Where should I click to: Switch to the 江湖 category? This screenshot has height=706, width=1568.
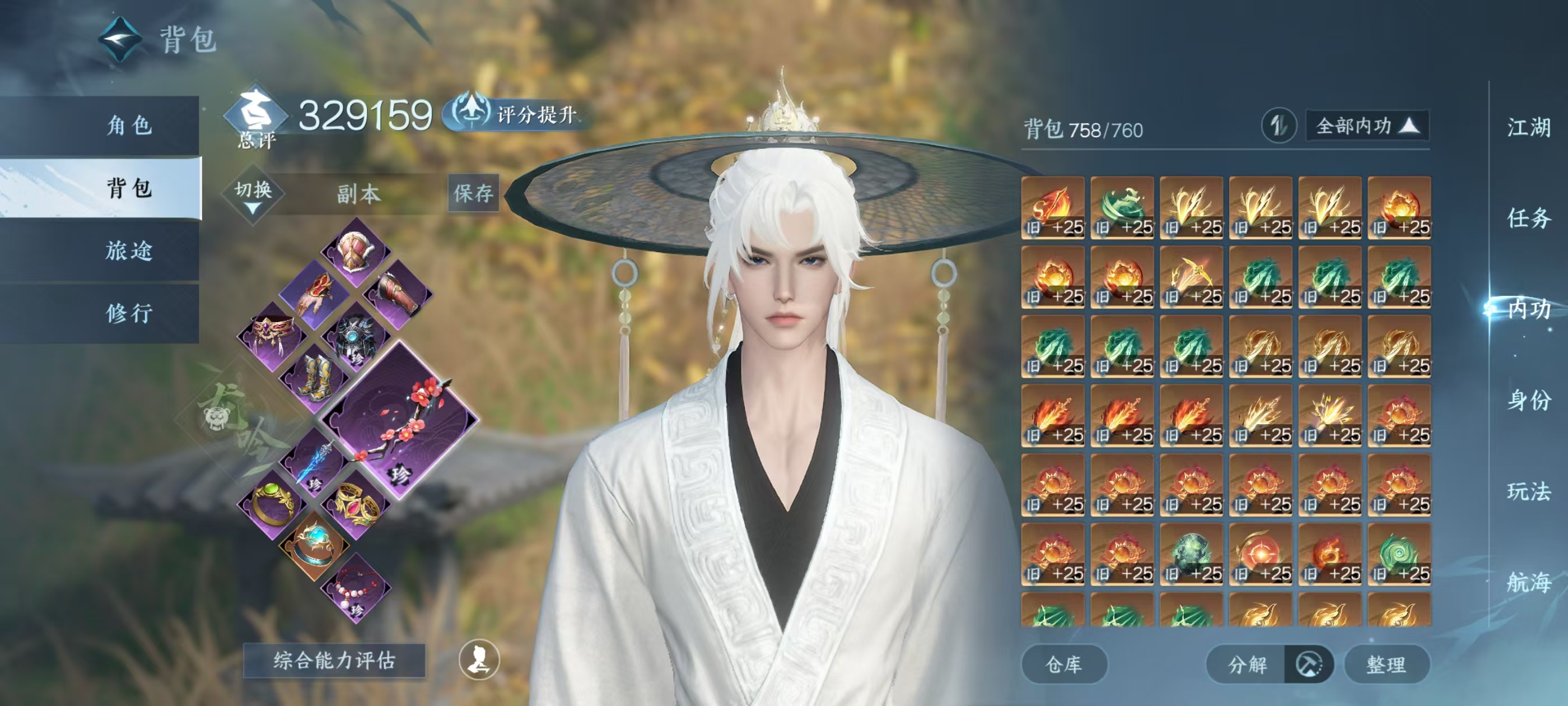pos(1528,128)
